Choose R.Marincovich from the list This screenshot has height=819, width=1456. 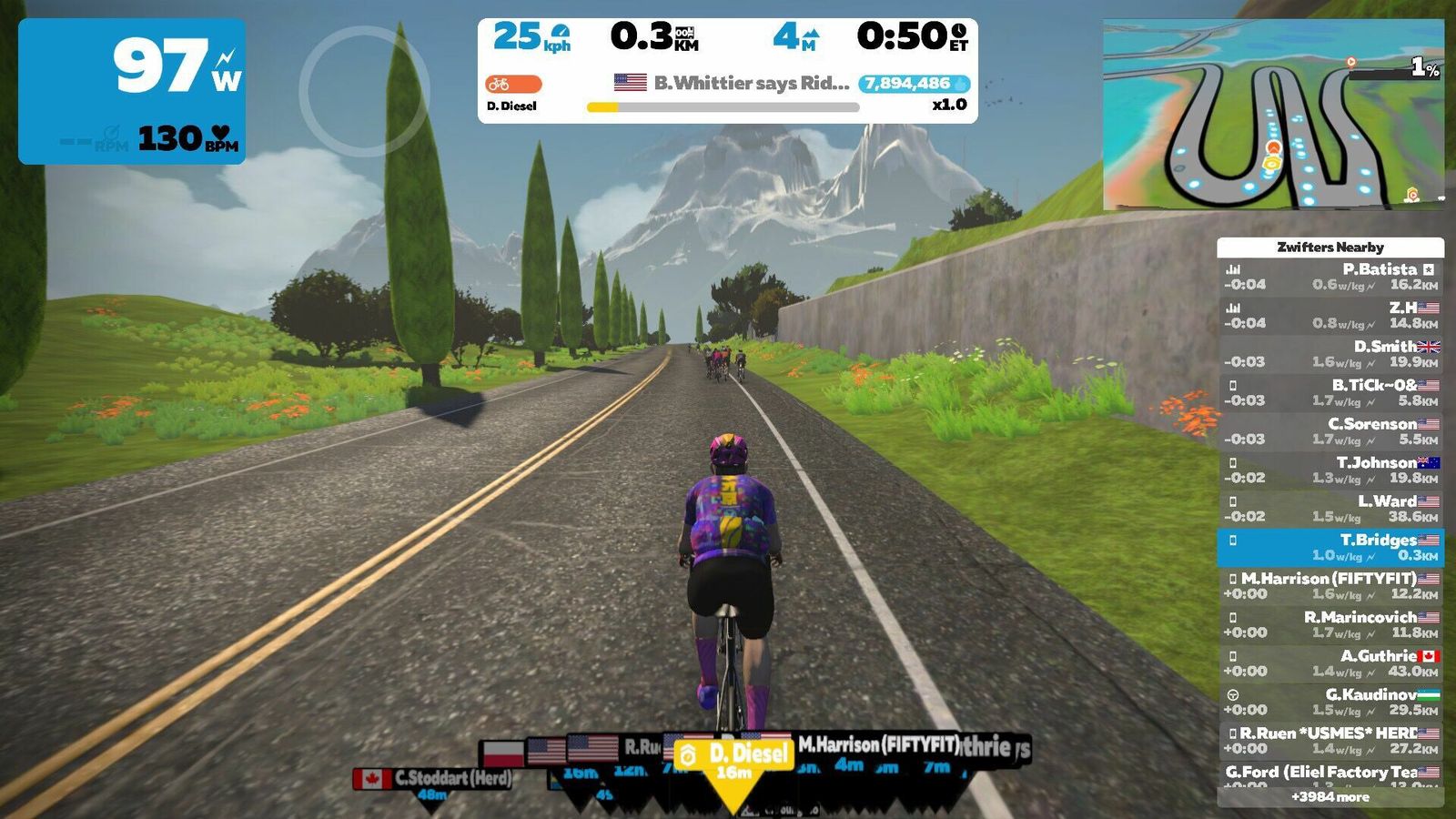(1330, 624)
